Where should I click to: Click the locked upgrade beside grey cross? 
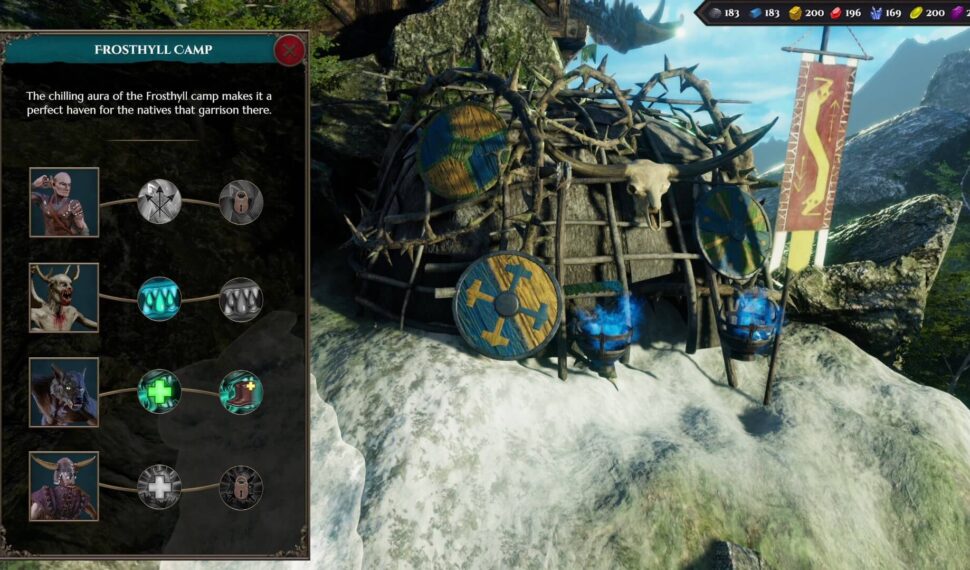(x=240, y=487)
